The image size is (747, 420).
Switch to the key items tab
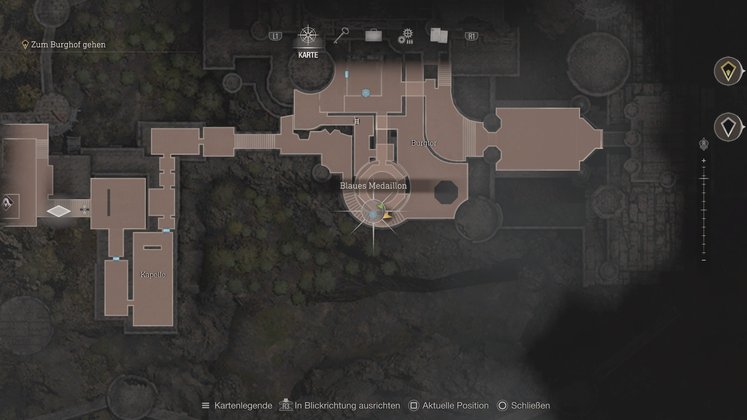342,36
